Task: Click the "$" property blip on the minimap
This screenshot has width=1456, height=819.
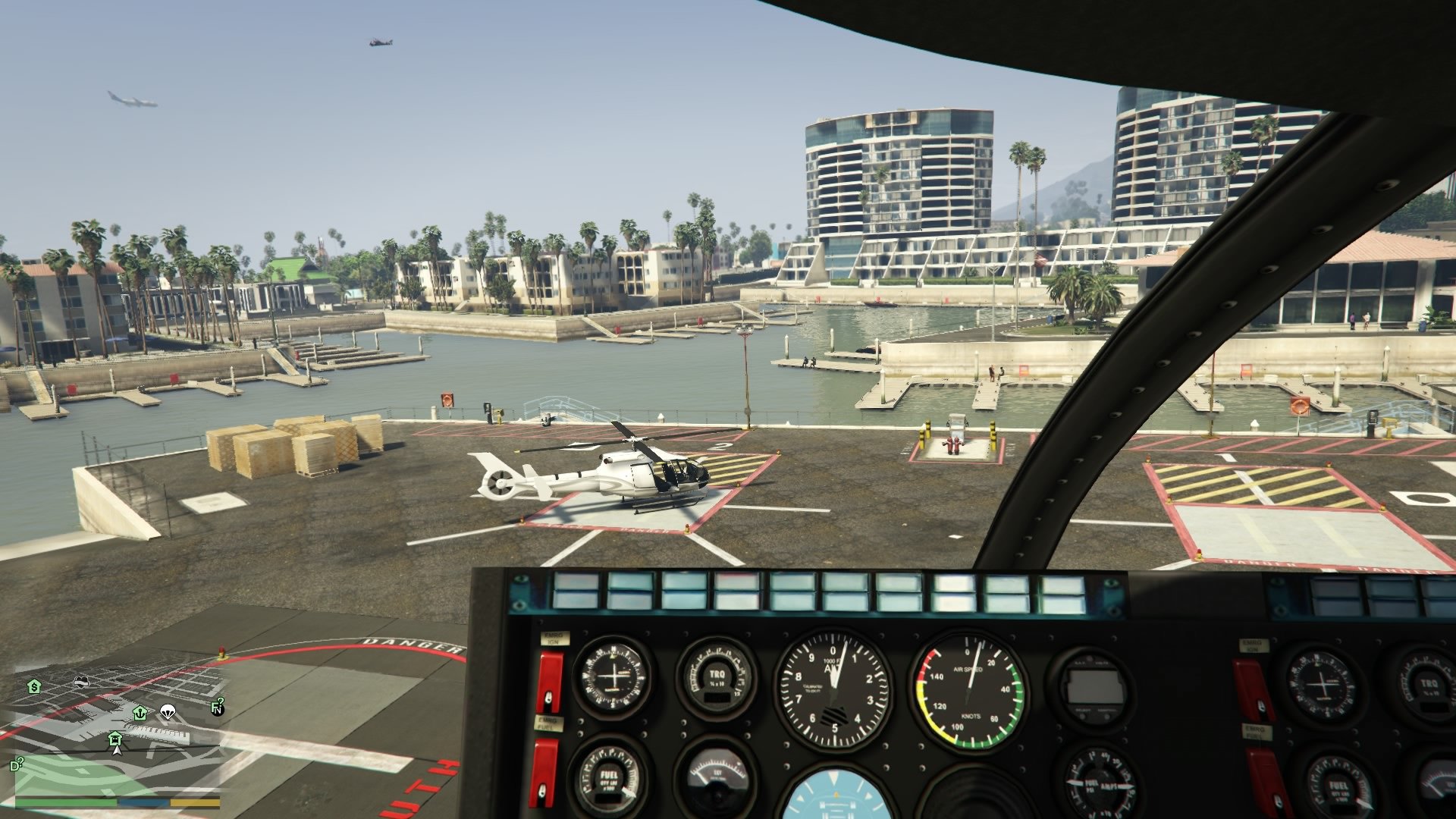Action: click(36, 687)
